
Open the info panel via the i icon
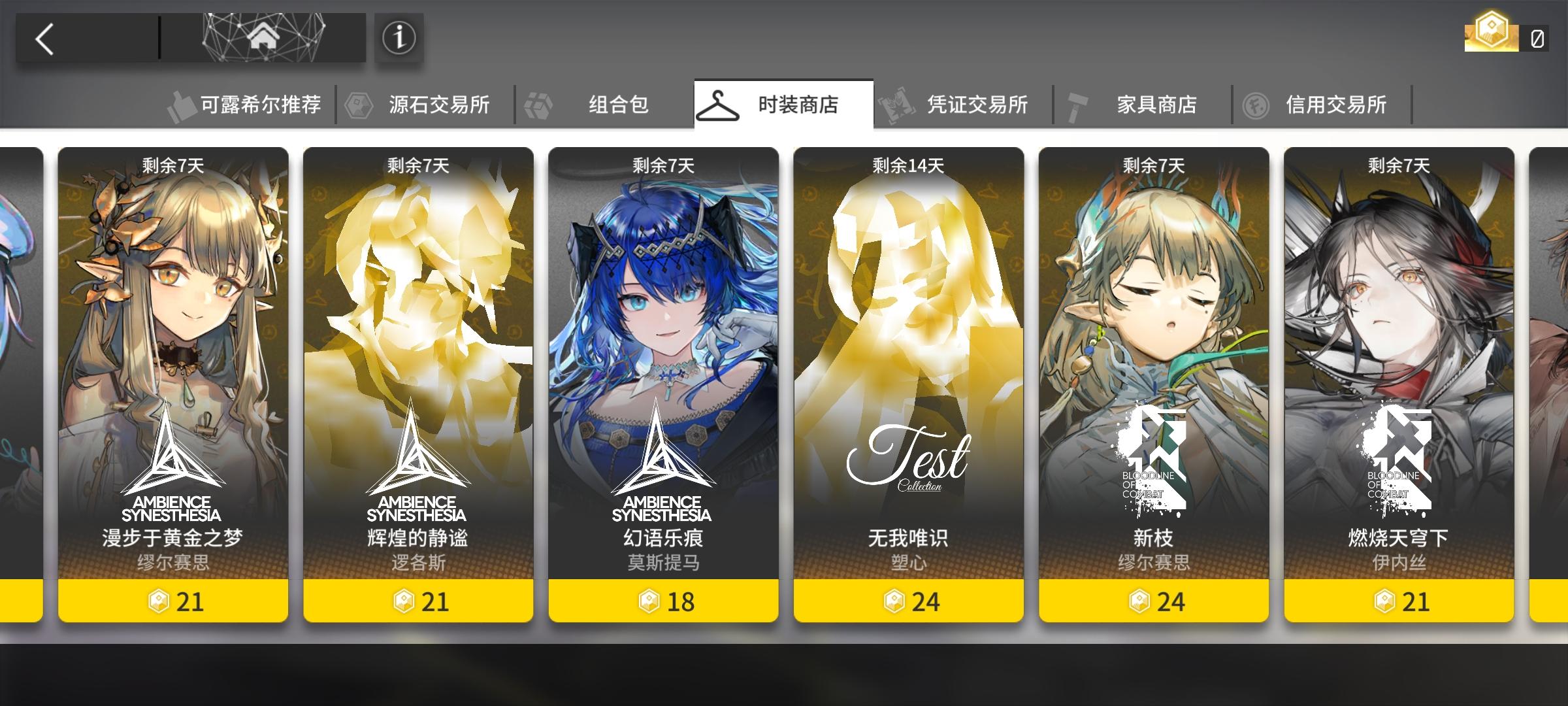point(398,39)
